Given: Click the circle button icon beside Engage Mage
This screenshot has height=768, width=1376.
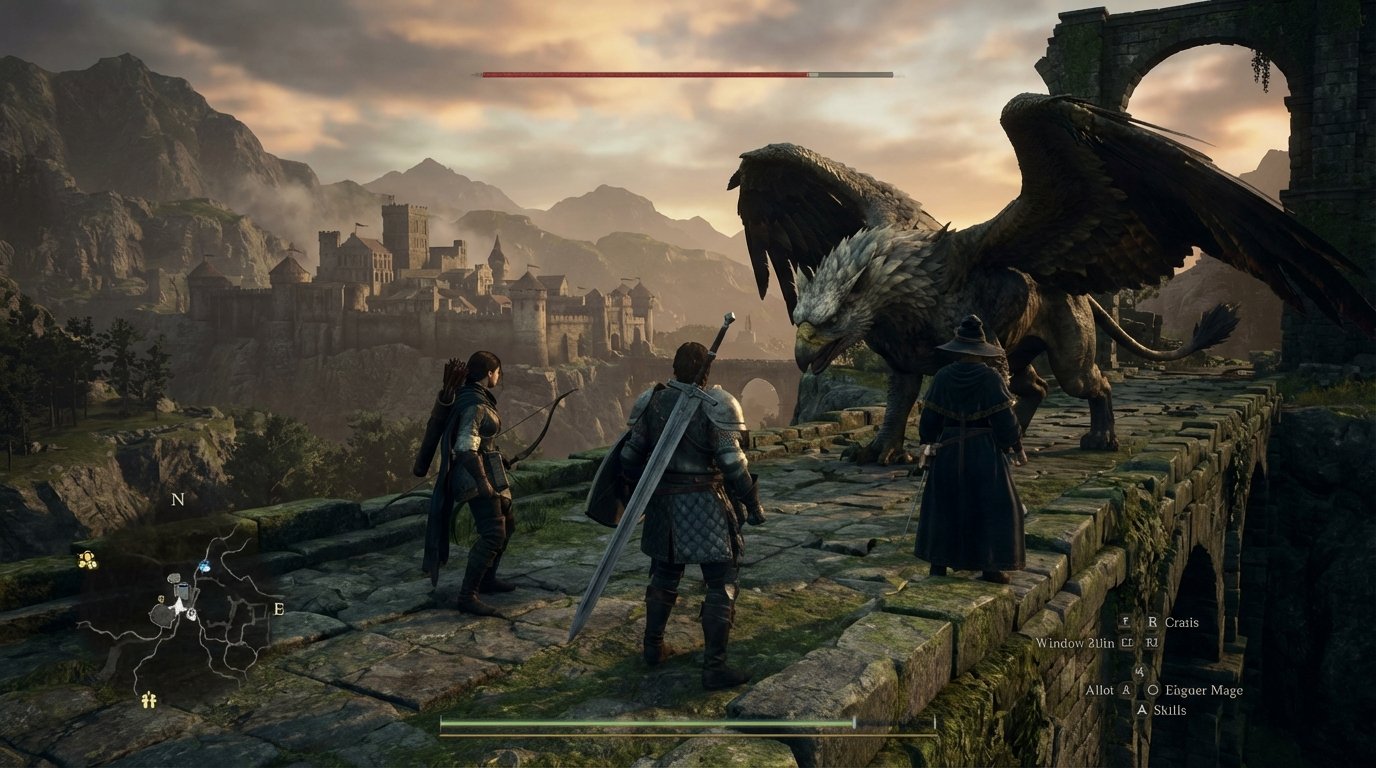Looking at the screenshot, I should coord(1154,690).
